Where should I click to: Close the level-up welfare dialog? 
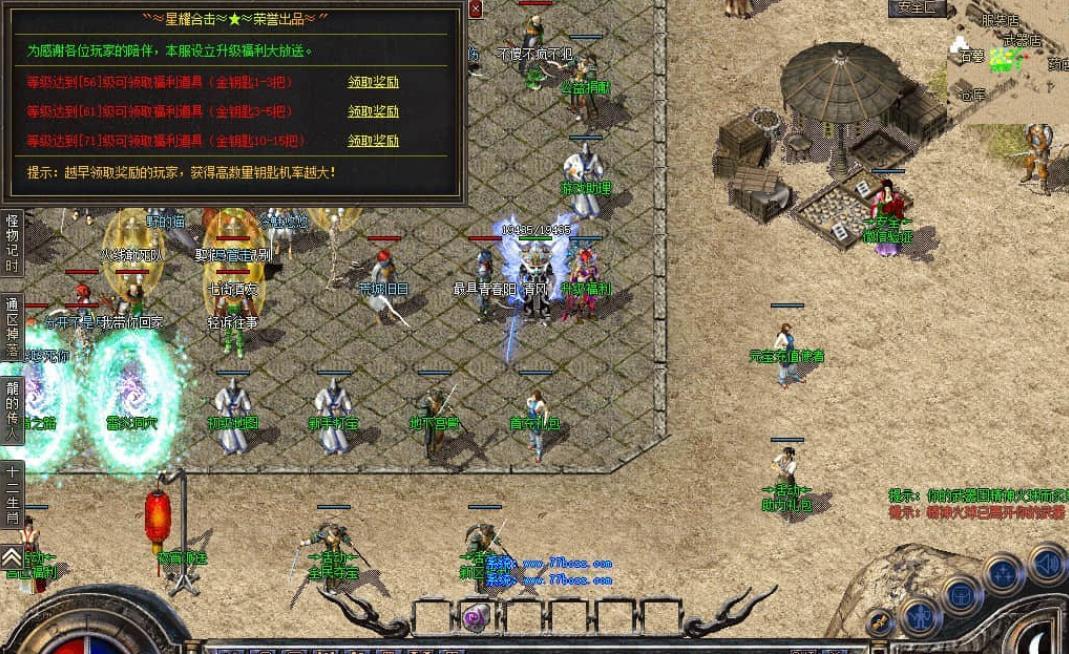tap(475, 9)
